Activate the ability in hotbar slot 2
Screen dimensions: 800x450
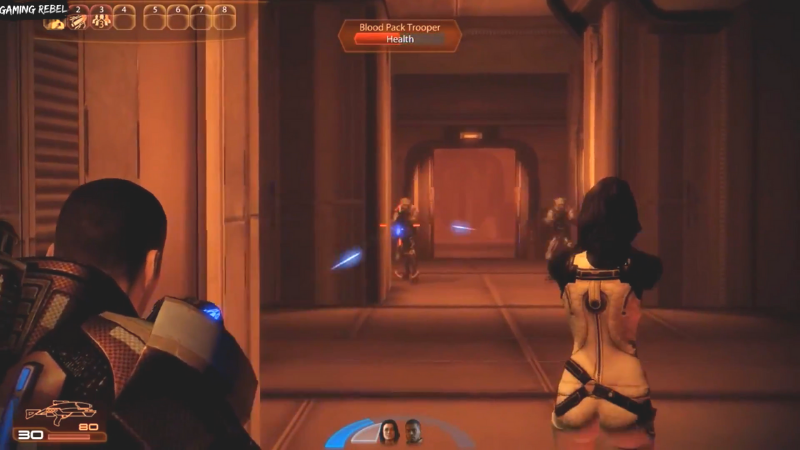coord(77,20)
